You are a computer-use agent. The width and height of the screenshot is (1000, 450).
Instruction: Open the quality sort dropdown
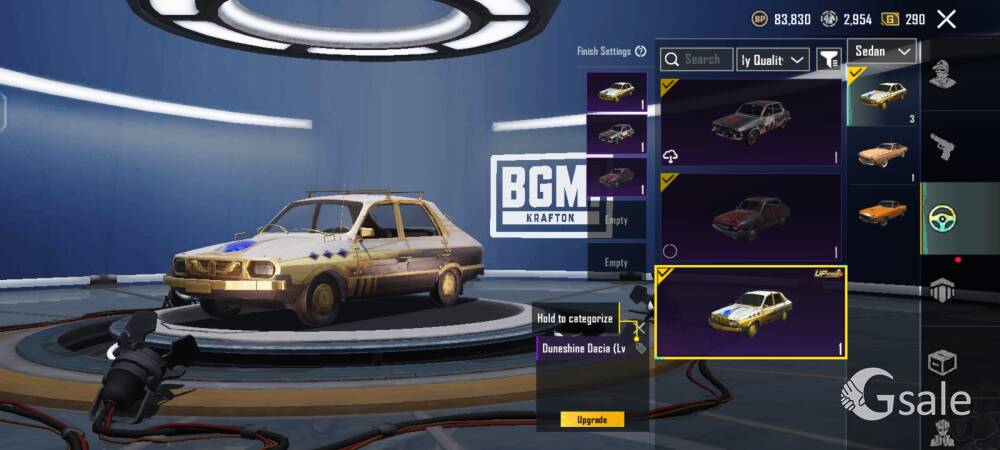(773, 60)
